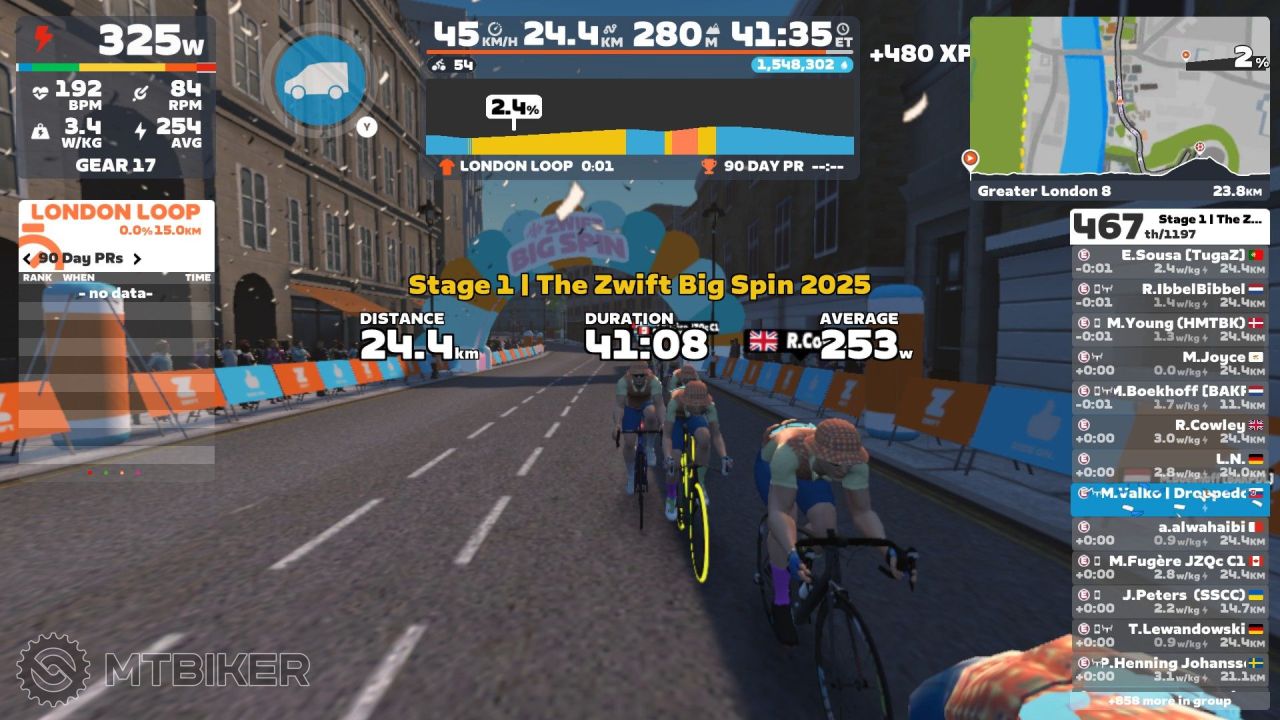Viewport: 1280px width, 720px height.
Task: Choose a.alwahaibi in the rider list
Action: point(1169,533)
